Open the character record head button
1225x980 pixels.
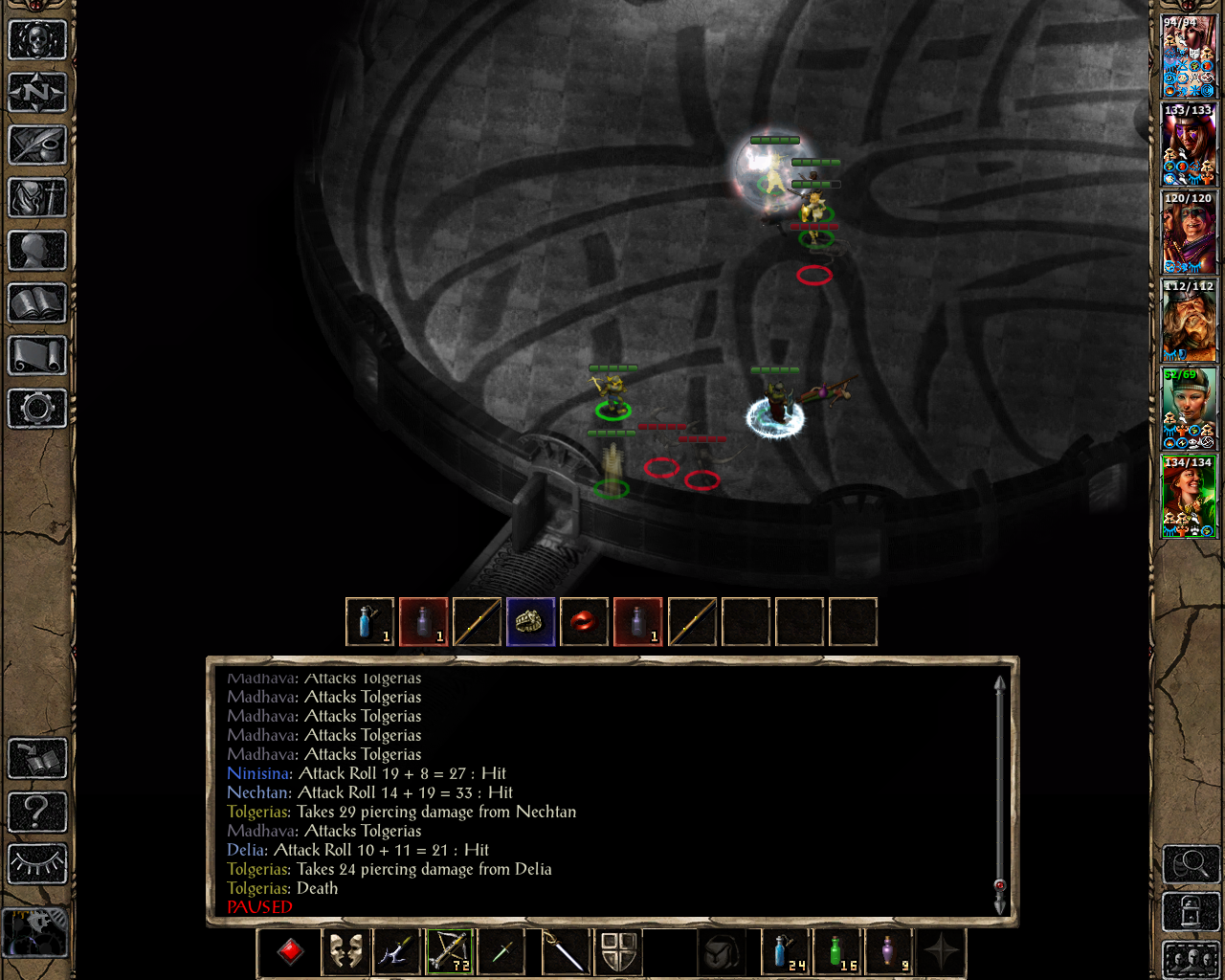pos(37,251)
